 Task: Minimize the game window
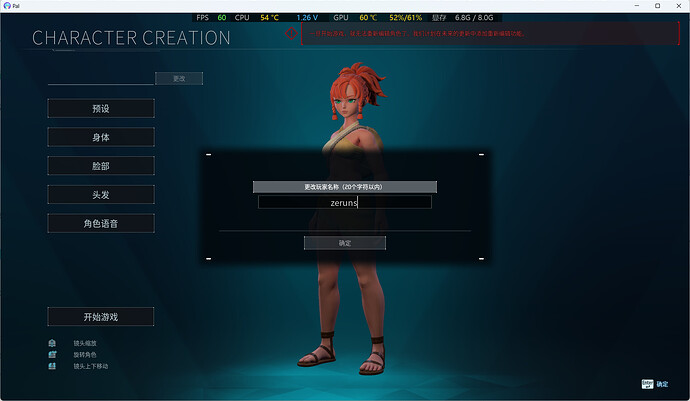[632, 6]
